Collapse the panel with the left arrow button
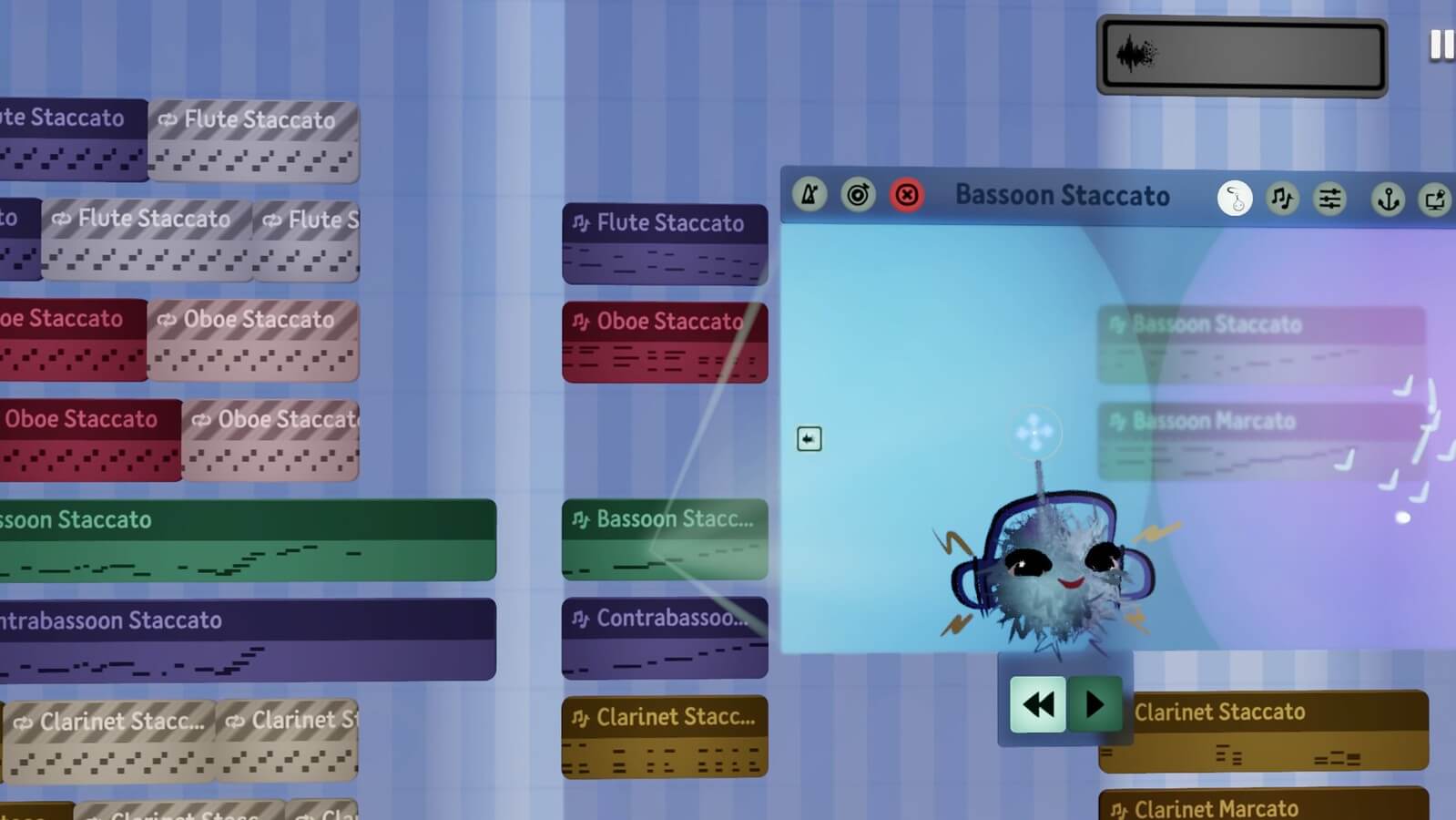1456x820 pixels. pyautogui.click(x=809, y=439)
